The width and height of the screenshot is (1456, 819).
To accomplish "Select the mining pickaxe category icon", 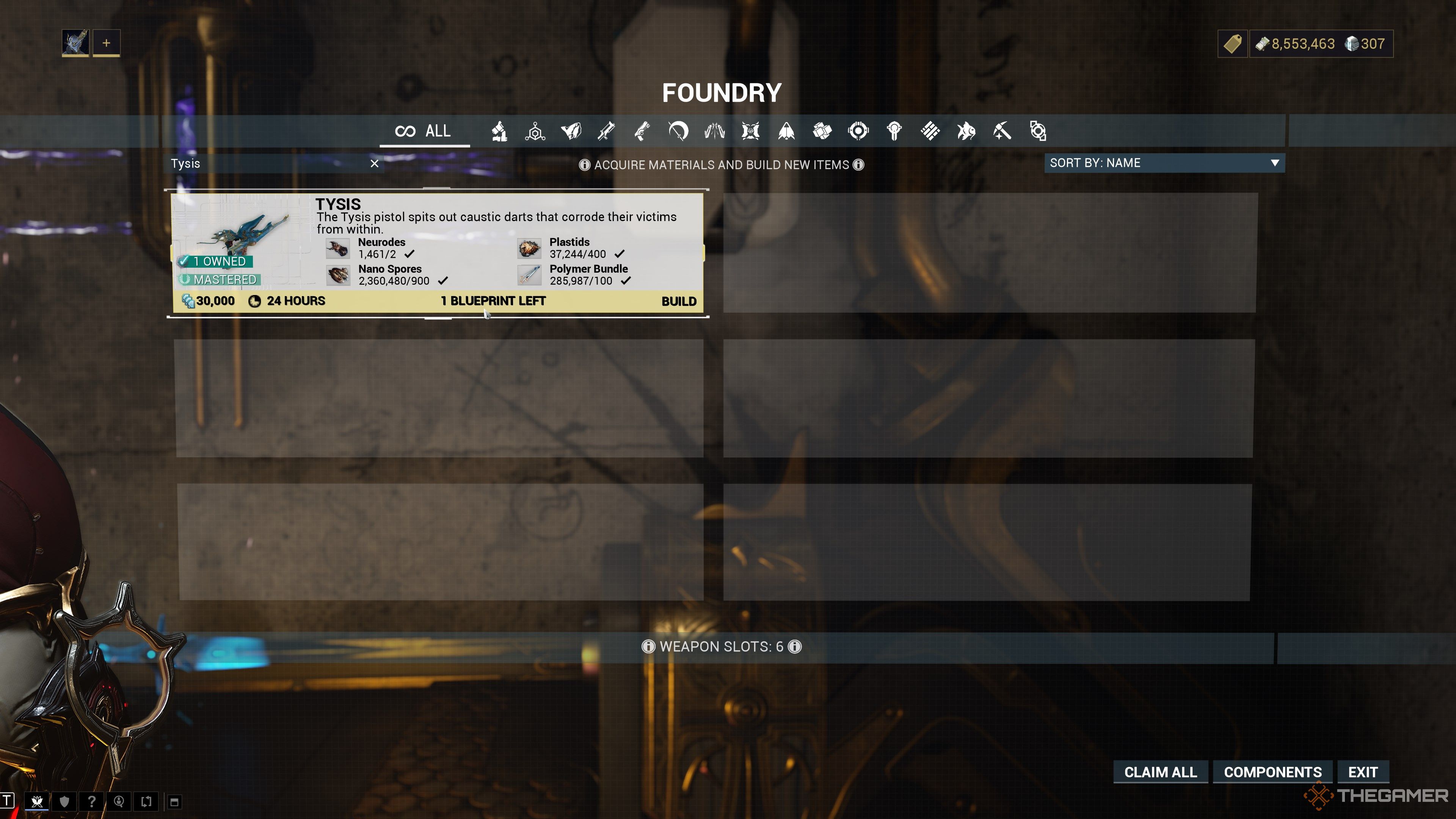I will click(x=1002, y=131).
